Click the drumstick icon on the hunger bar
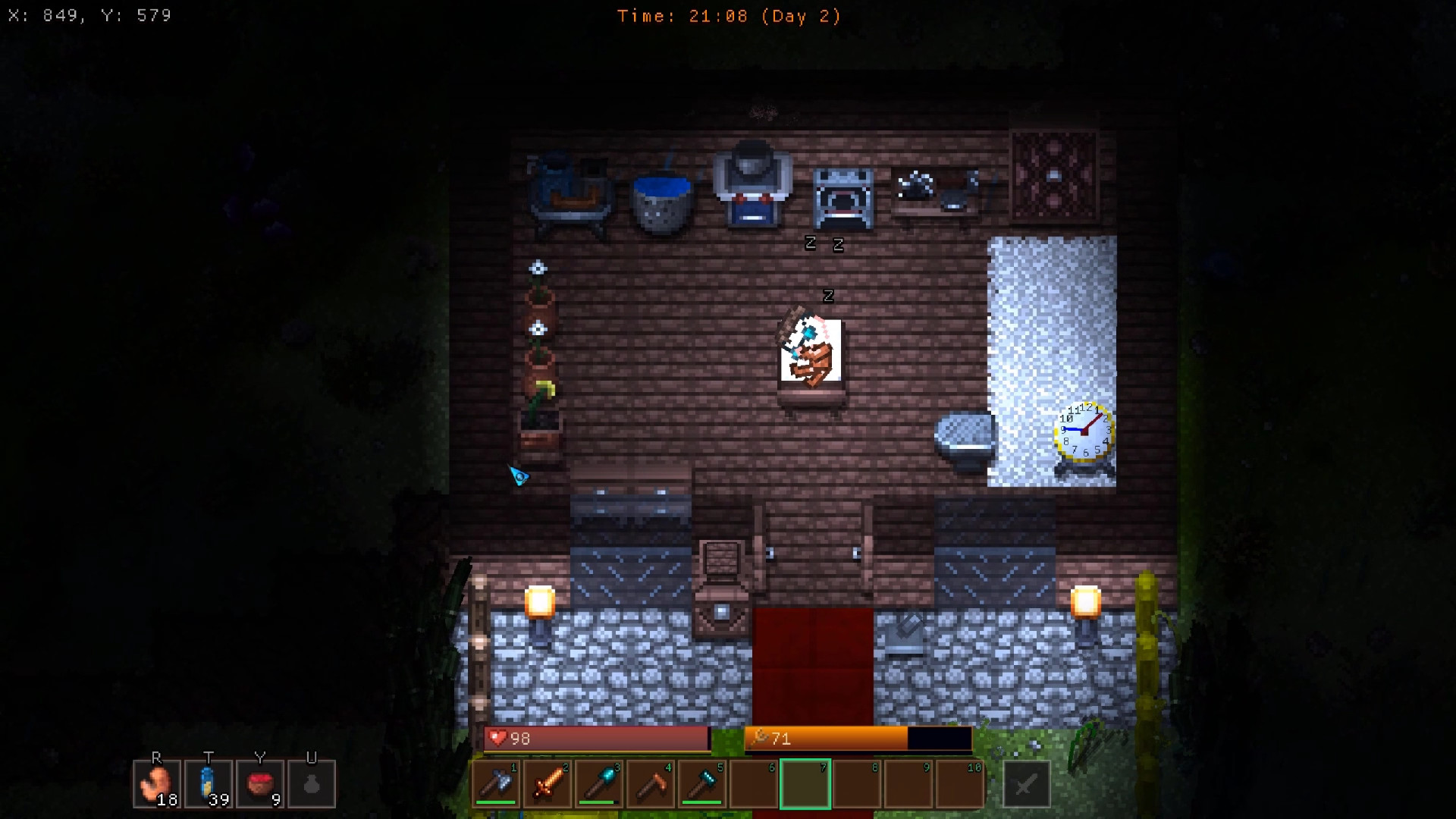Viewport: 1456px width, 819px height. 761,736
